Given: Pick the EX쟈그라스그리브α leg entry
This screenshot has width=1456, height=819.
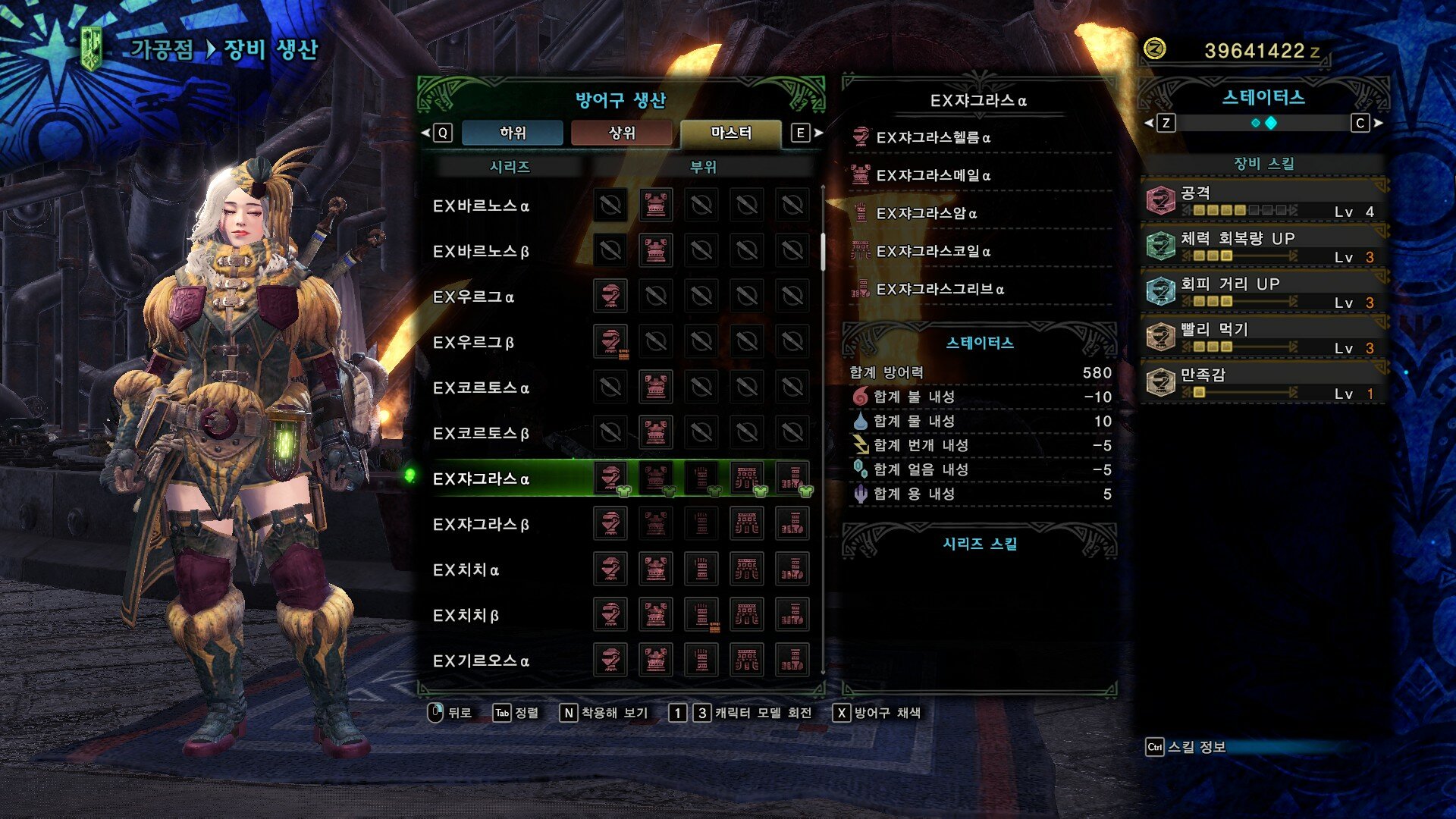Looking at the screenshot, I should pyautogui.click(x=940, y=289).
